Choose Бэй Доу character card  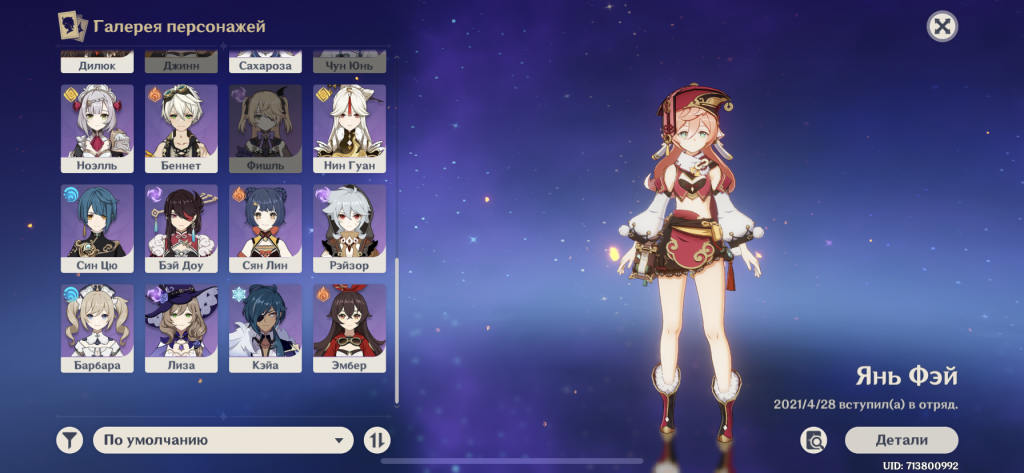[181, 229]
